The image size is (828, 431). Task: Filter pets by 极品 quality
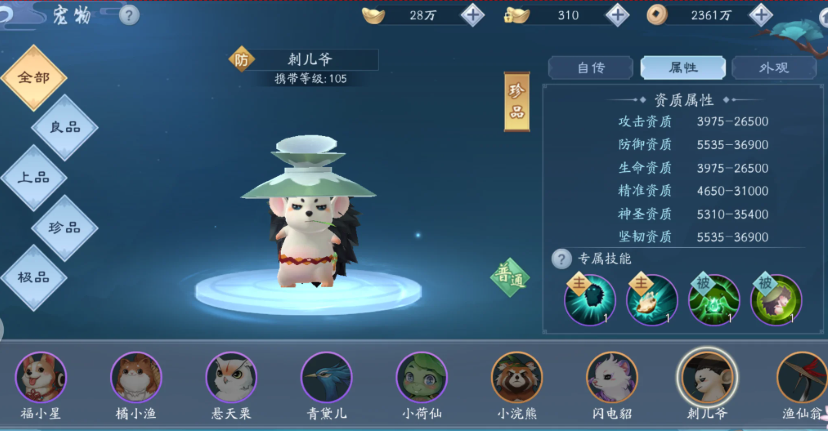point(33,277)
